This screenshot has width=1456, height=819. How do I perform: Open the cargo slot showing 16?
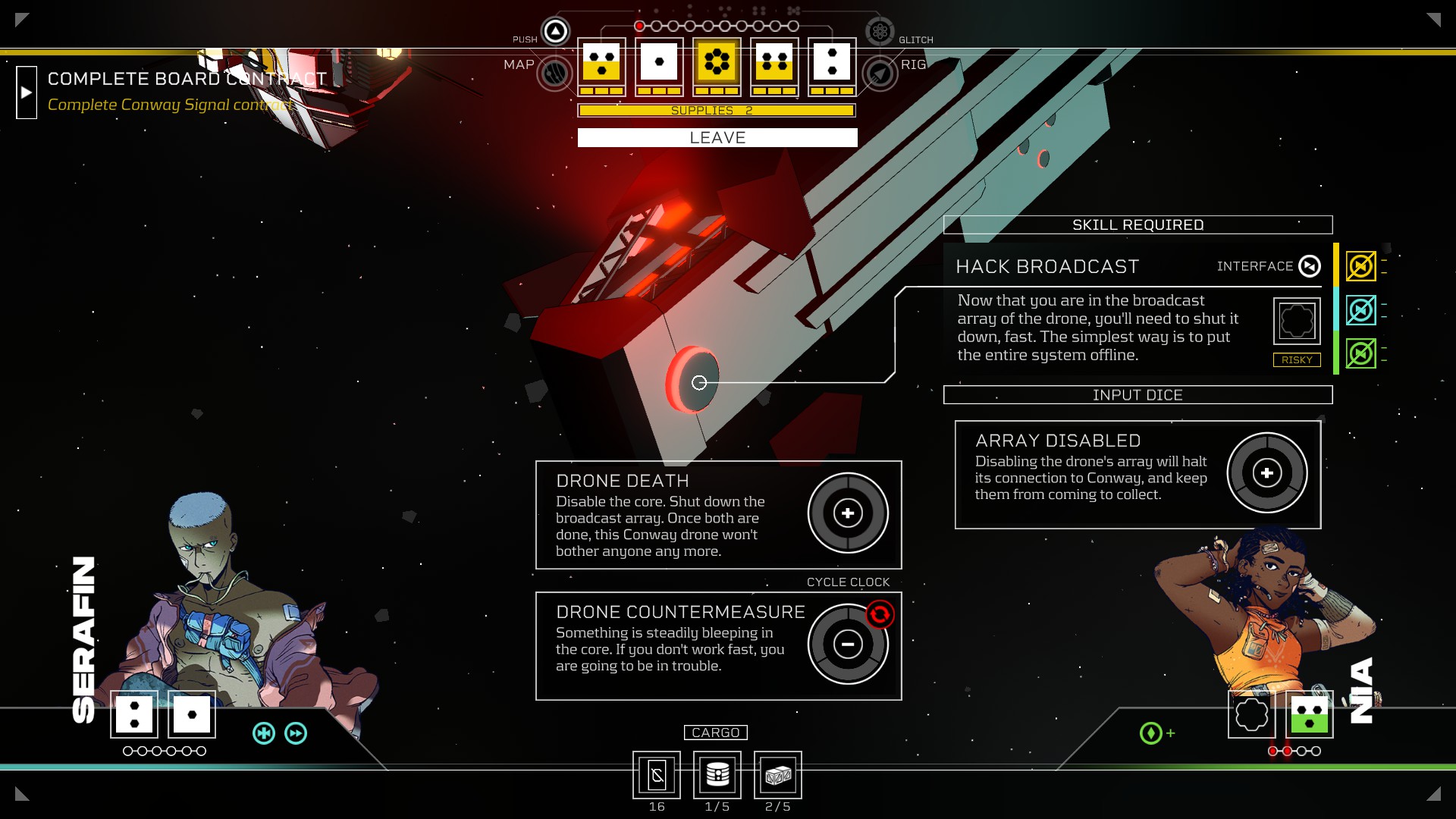tap(657, 775)
